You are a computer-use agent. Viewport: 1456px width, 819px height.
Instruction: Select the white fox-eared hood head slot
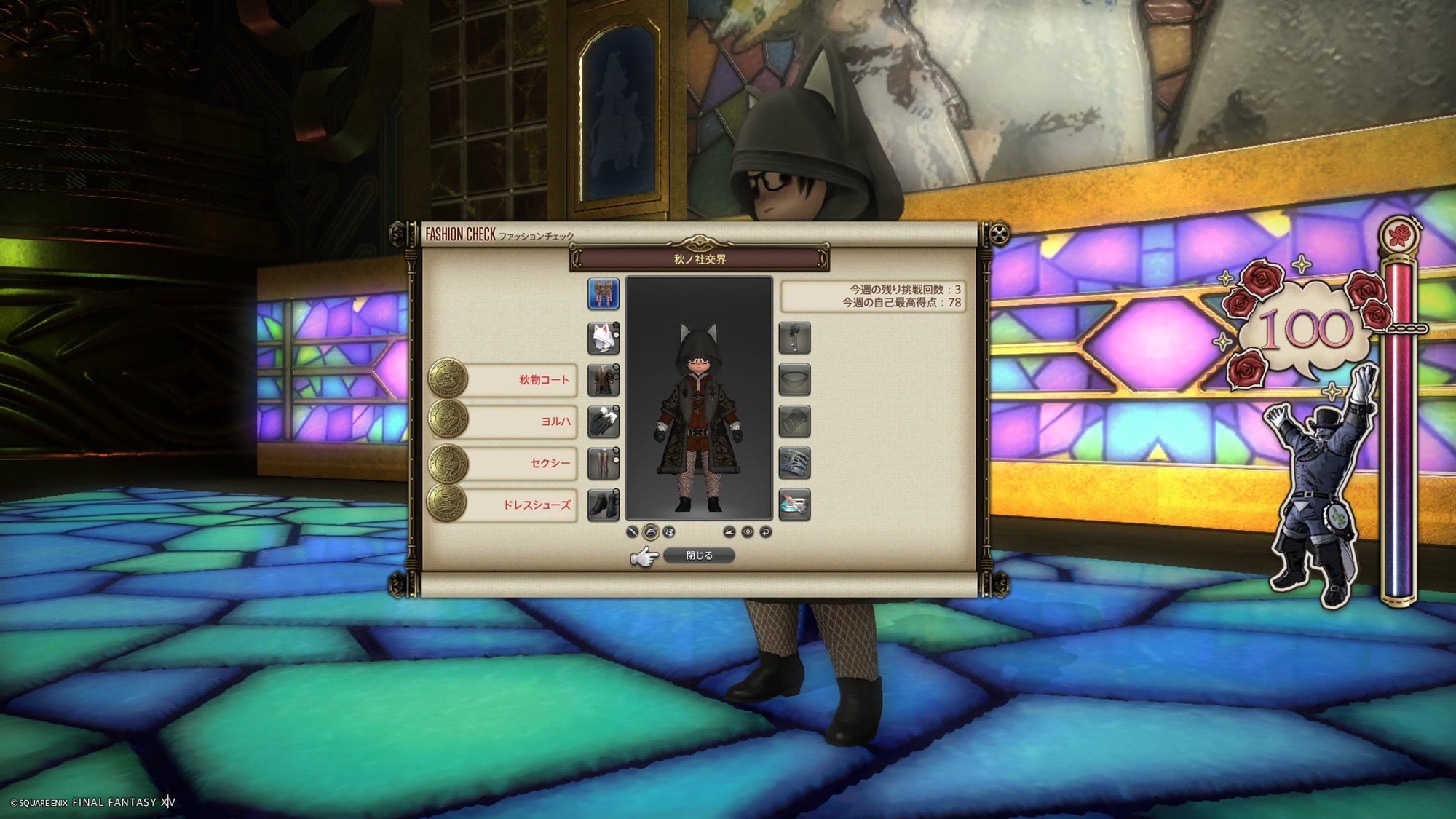tap(603, 339)
